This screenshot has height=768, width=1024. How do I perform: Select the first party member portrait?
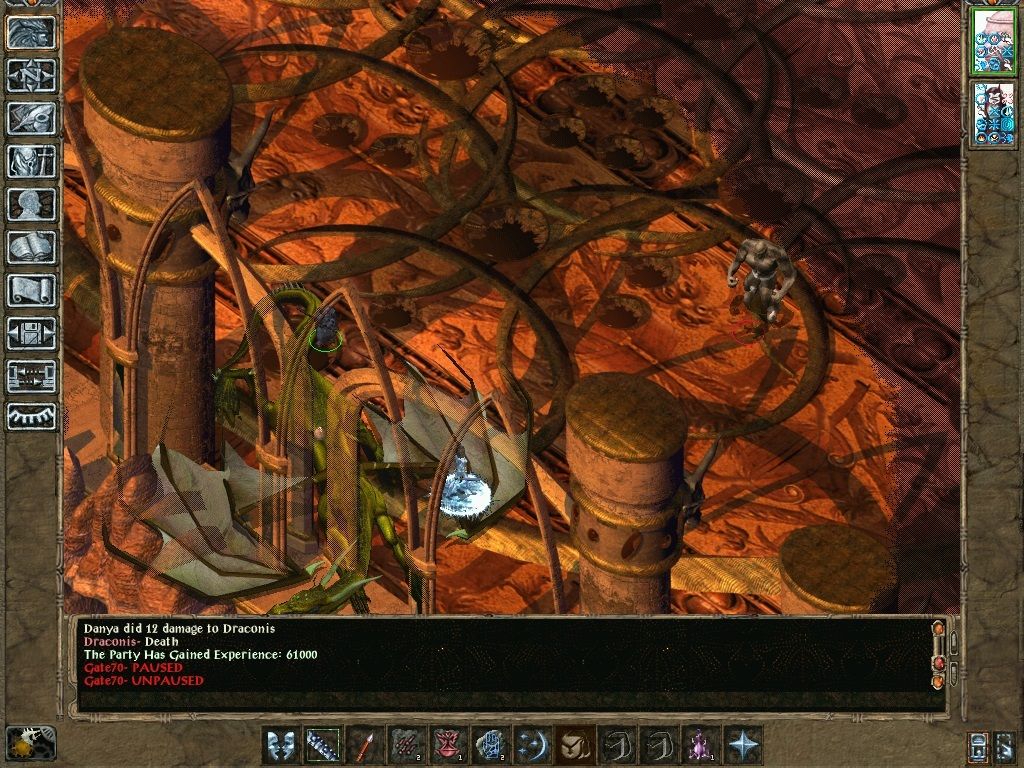(x=994, y=41)
